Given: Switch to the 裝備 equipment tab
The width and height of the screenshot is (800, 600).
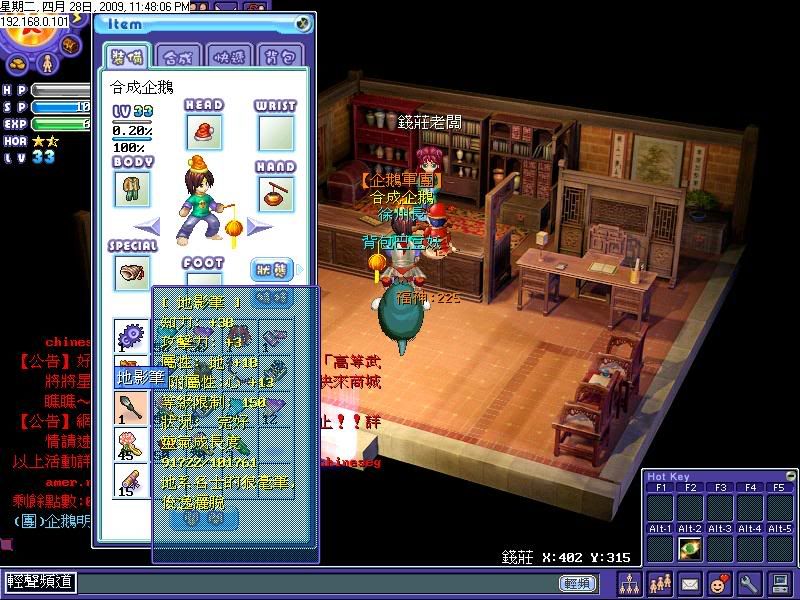Looking at the screenshot, I should 128,56.
